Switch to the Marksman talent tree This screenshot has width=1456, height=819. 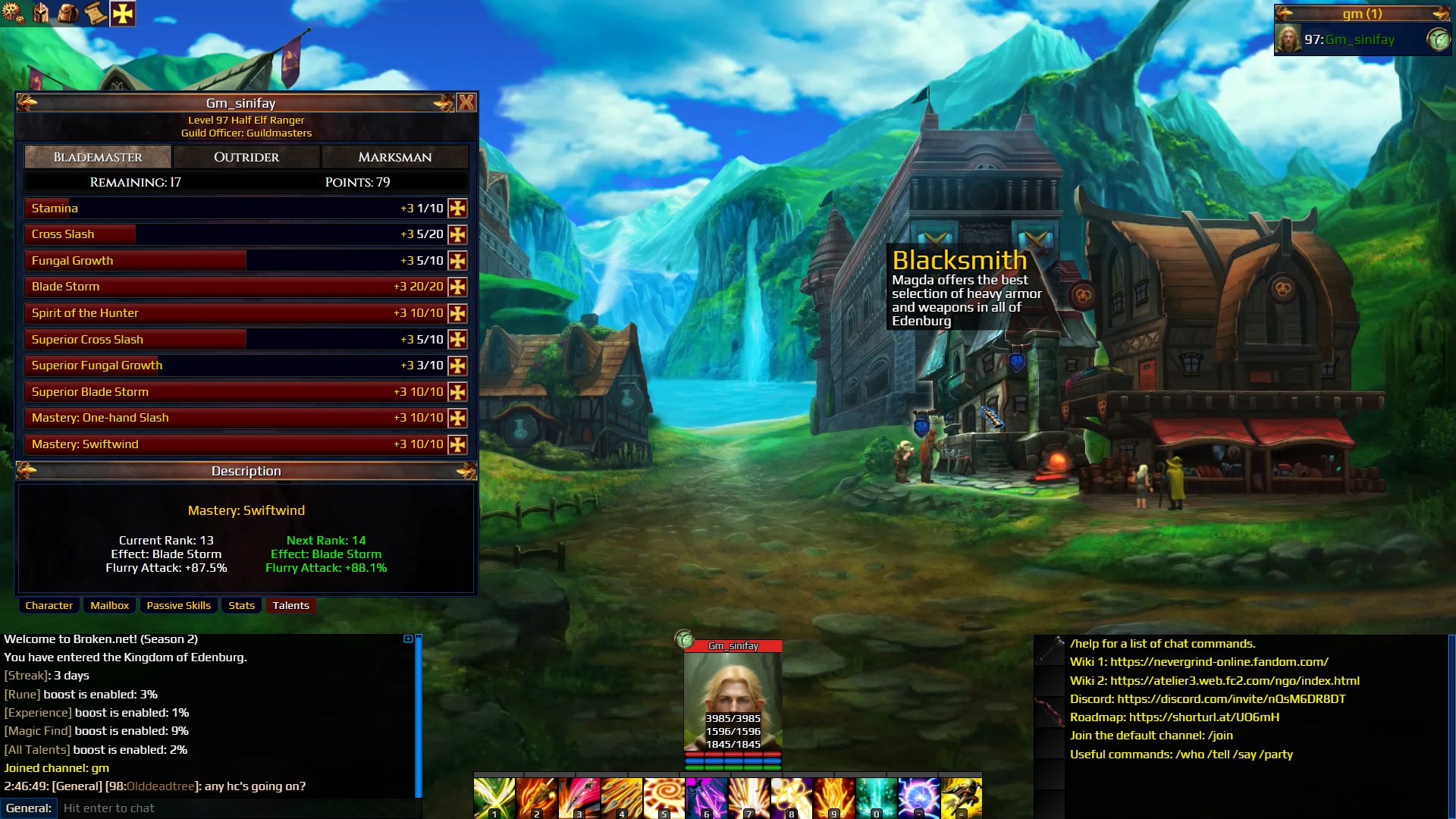pos(394,157)
